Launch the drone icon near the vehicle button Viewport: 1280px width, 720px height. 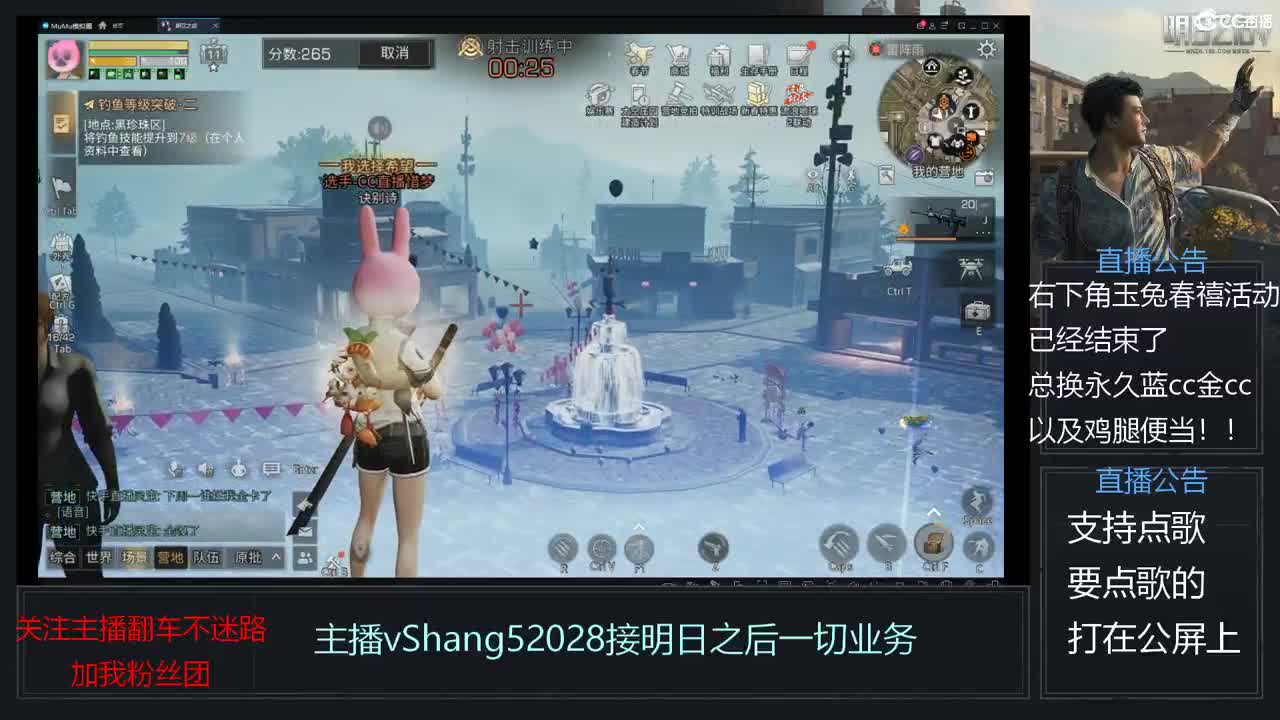point(971,268)
